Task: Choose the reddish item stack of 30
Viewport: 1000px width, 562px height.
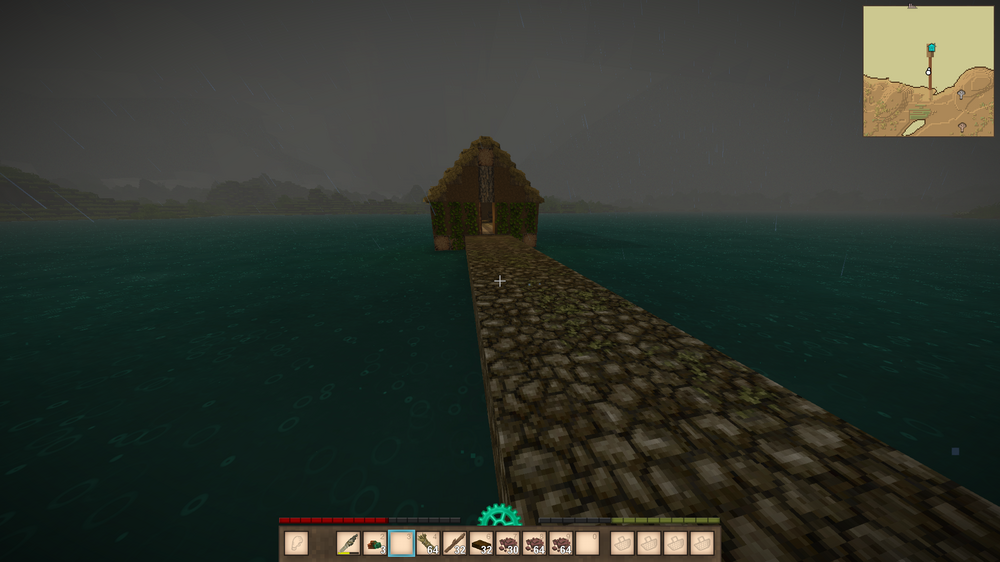Action: click(x=508, y=543)
